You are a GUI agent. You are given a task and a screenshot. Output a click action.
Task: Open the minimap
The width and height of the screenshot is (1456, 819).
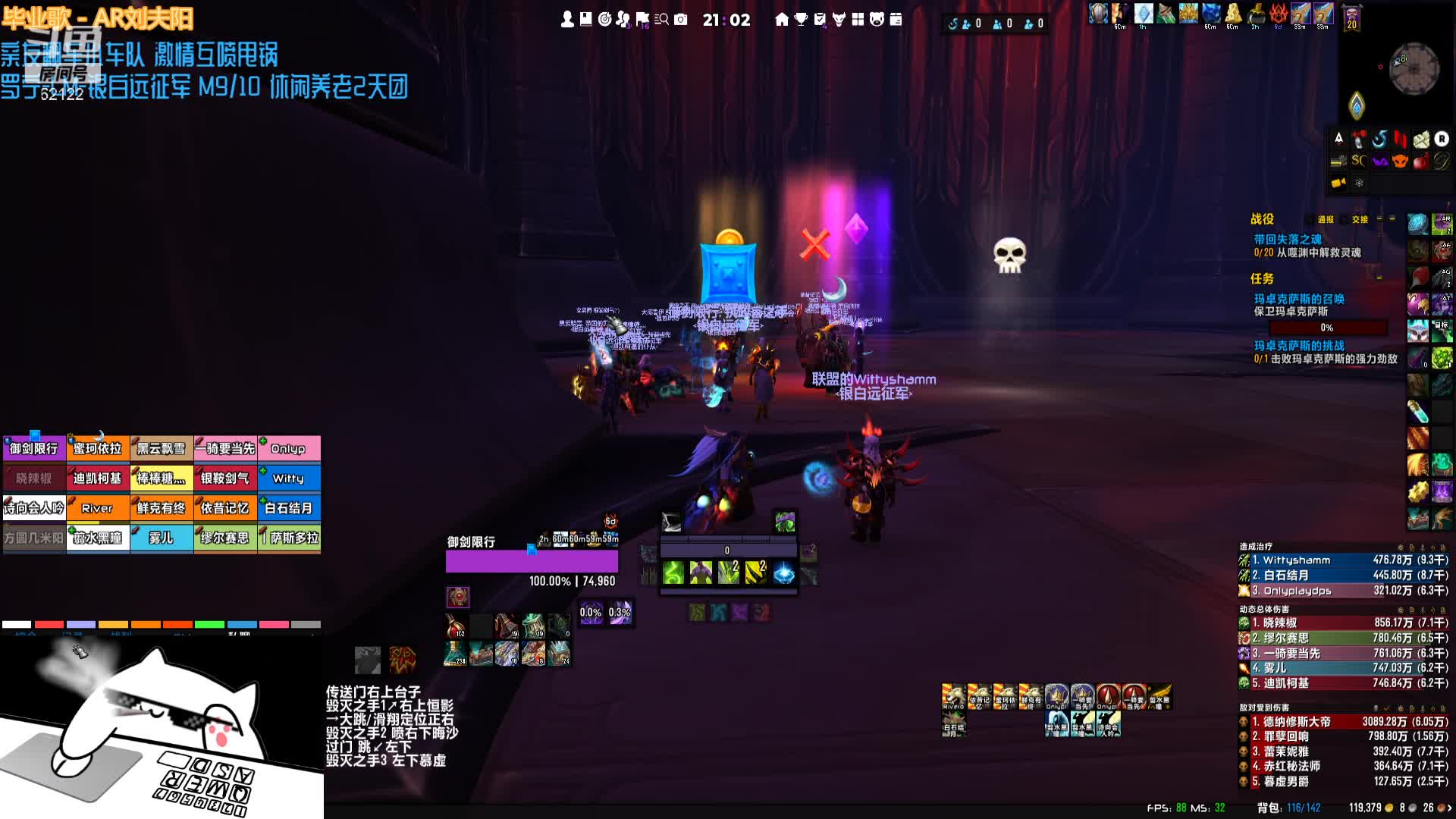coord(1414,69)
